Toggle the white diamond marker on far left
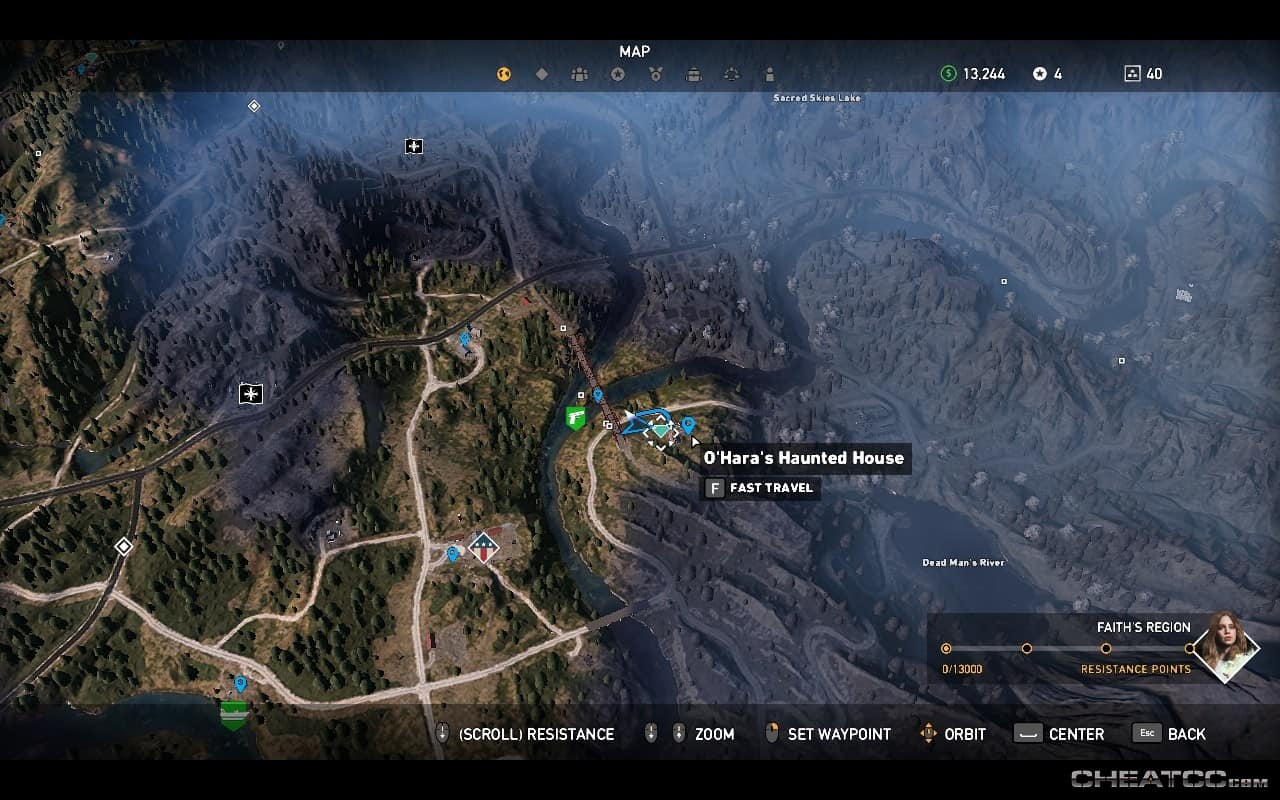Viewport: 1280px width, 800px height. tap(123, 545)
